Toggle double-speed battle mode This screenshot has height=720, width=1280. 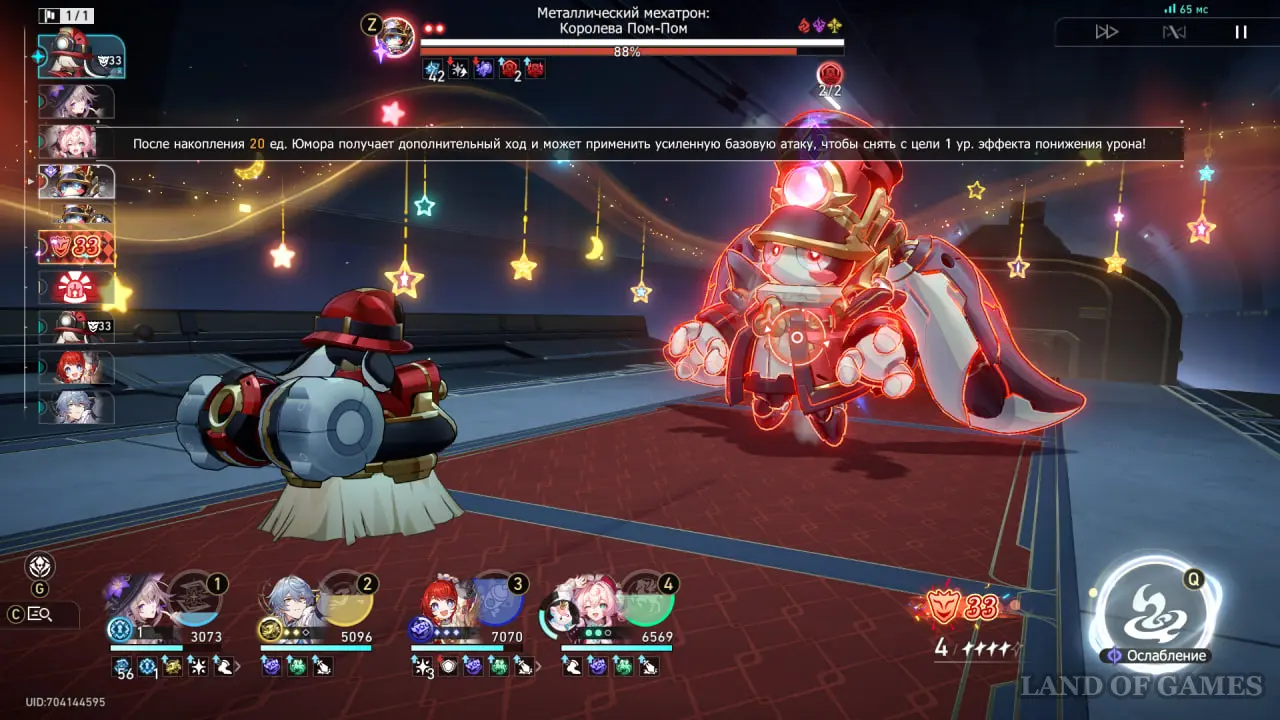point(1106,32)
